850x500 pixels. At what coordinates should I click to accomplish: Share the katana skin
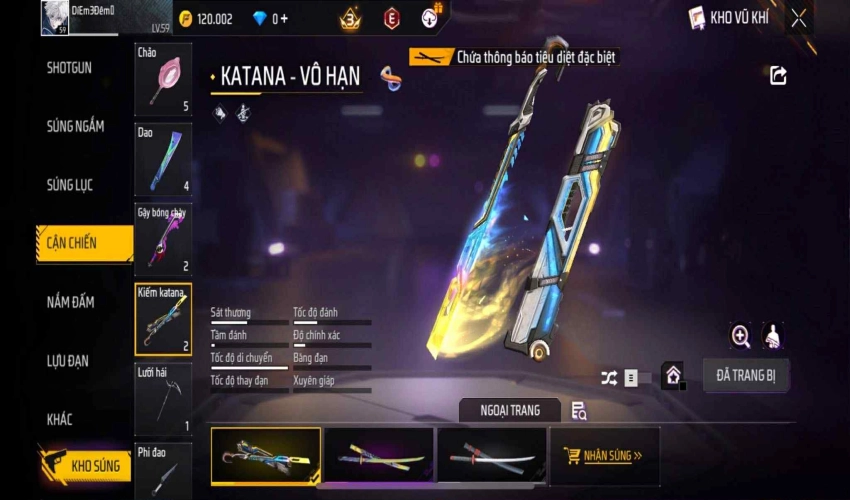(778, 75)
